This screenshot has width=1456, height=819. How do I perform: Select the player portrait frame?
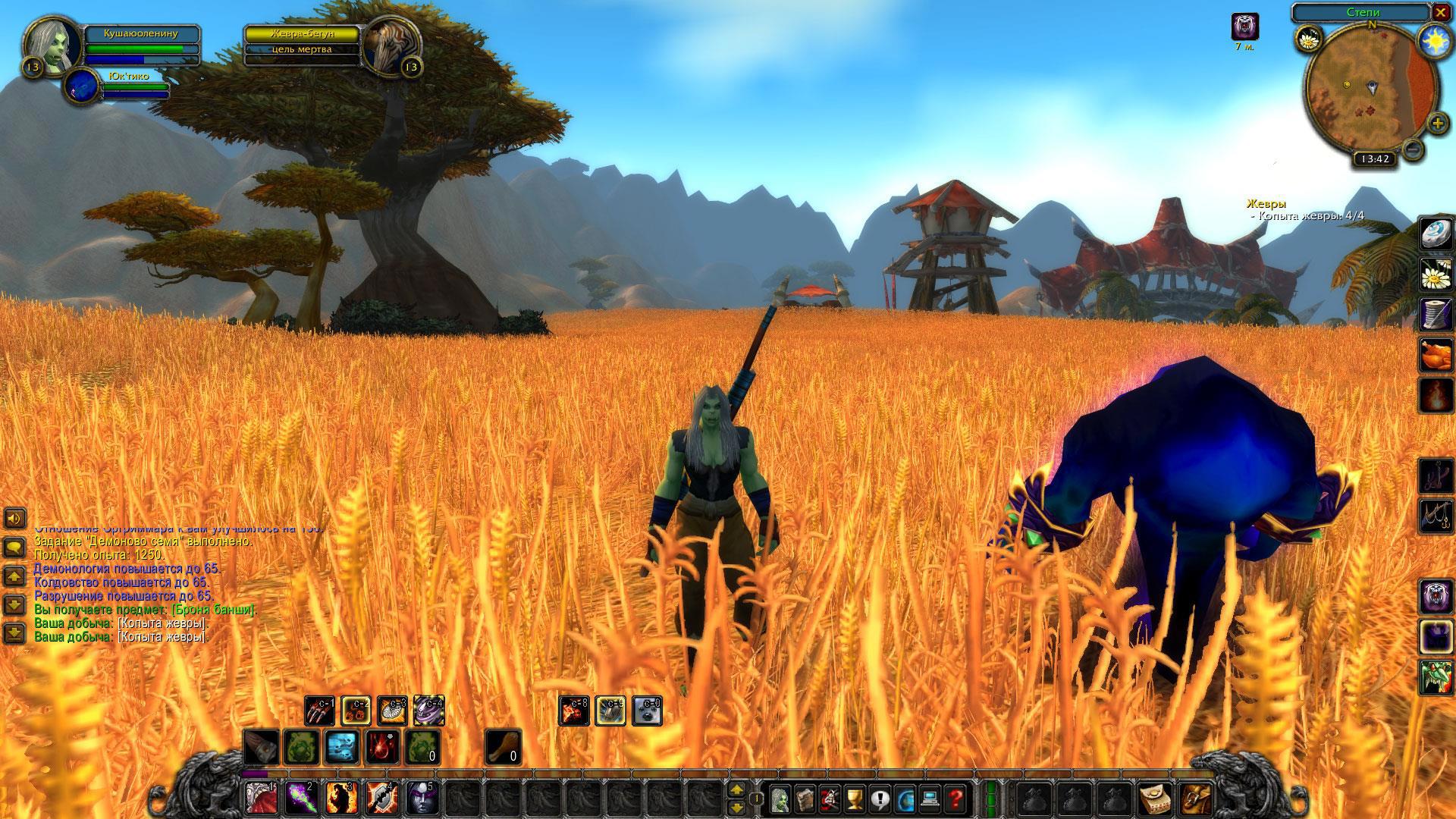click(52, 45)
